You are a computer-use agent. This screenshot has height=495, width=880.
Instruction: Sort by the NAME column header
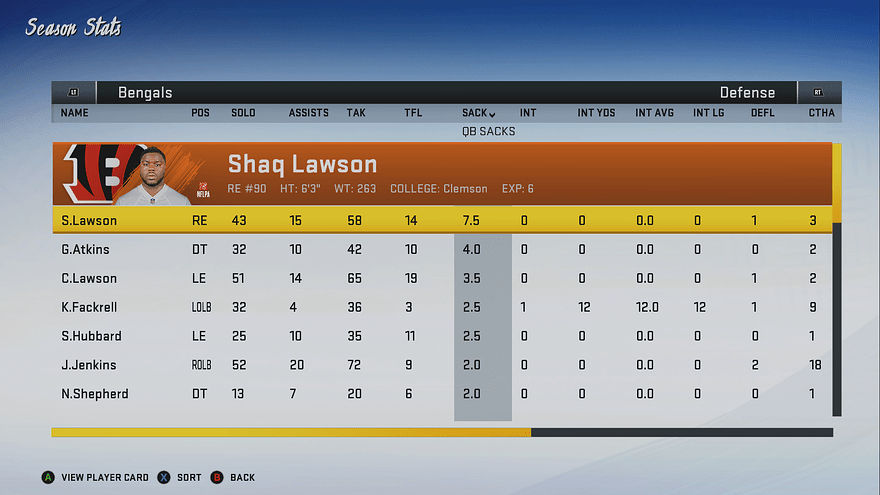(x=74, y=113)
